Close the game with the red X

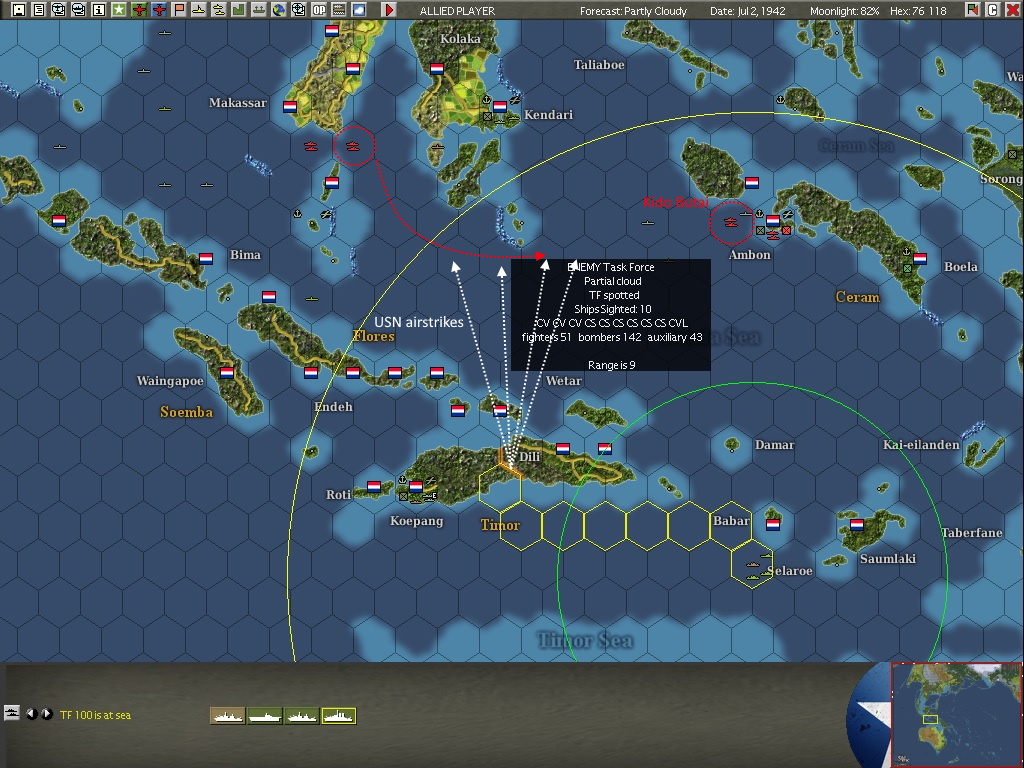coord(1012,10)
